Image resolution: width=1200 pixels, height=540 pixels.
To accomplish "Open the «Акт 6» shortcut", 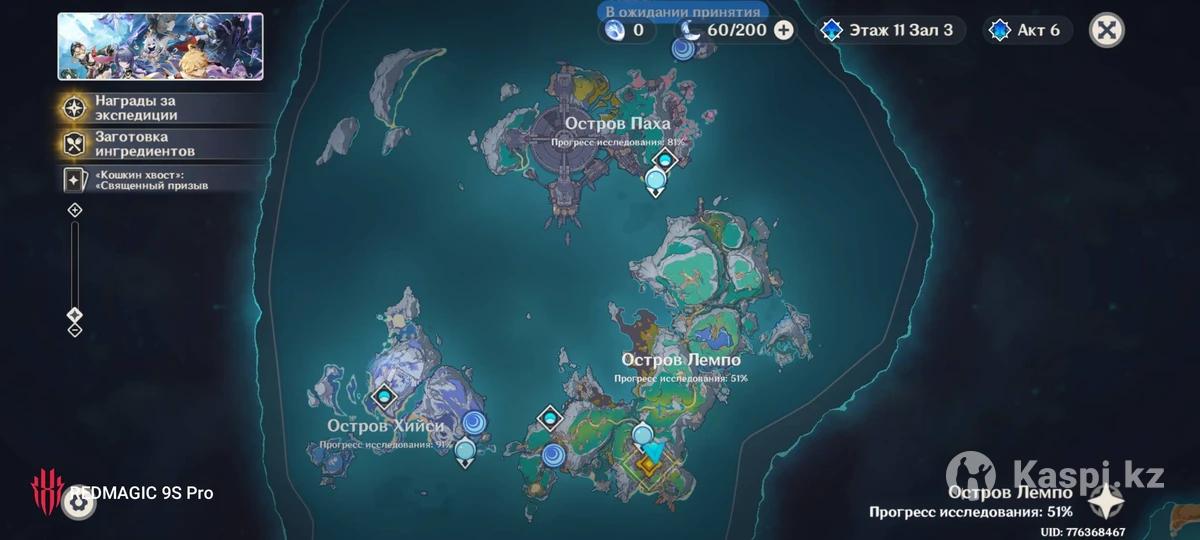I will pyautogui.click(x=1026, y=30).
